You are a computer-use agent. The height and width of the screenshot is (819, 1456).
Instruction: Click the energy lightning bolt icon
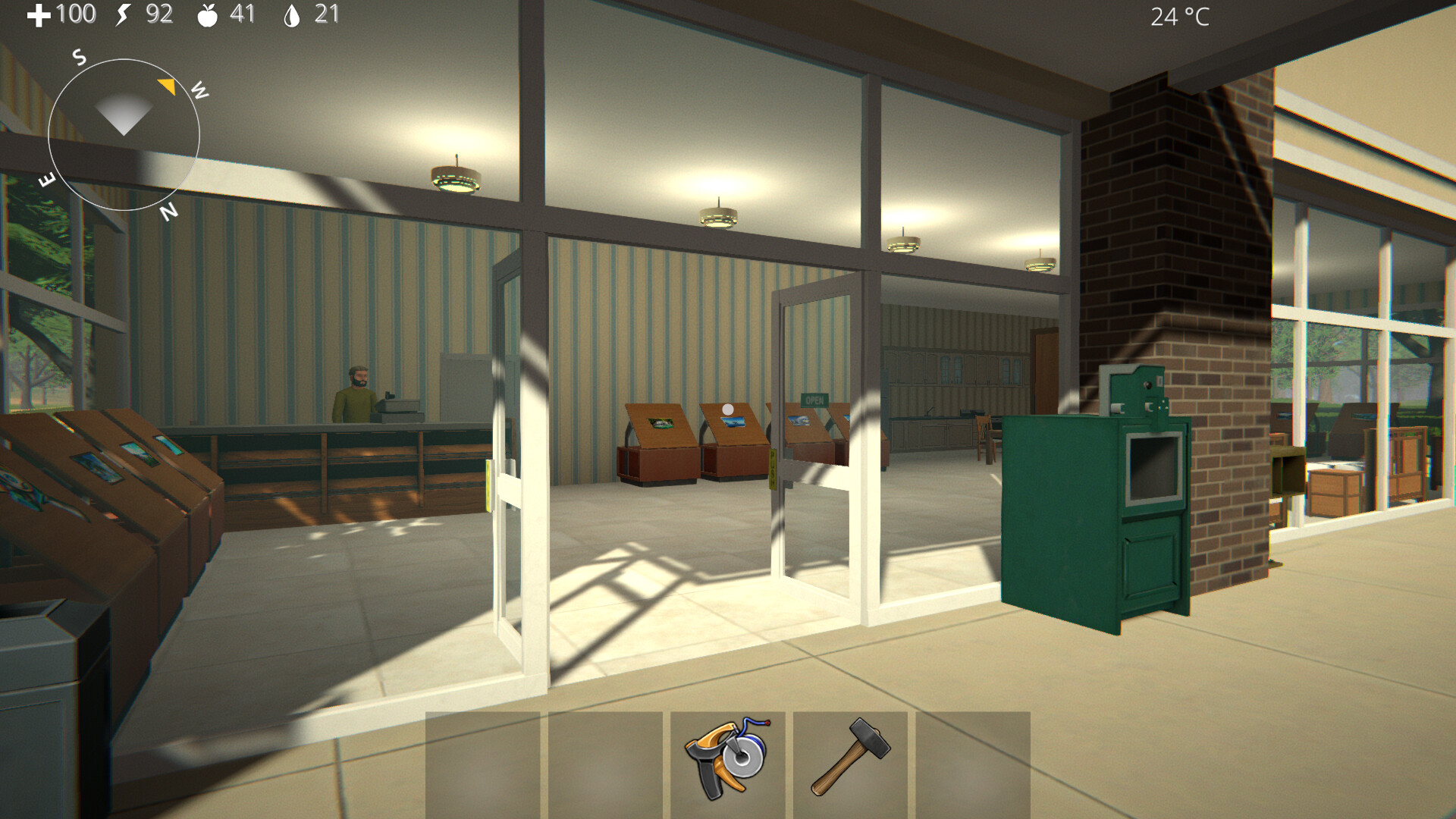[x=121, y=14]
